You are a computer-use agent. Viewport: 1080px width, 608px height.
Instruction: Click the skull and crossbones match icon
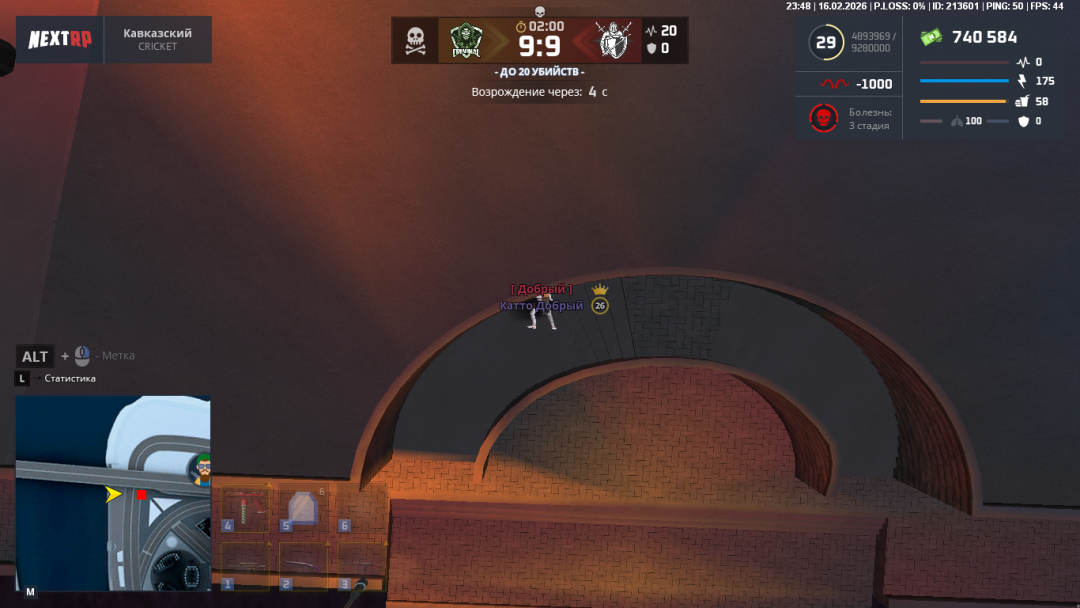tap(415, 40)
